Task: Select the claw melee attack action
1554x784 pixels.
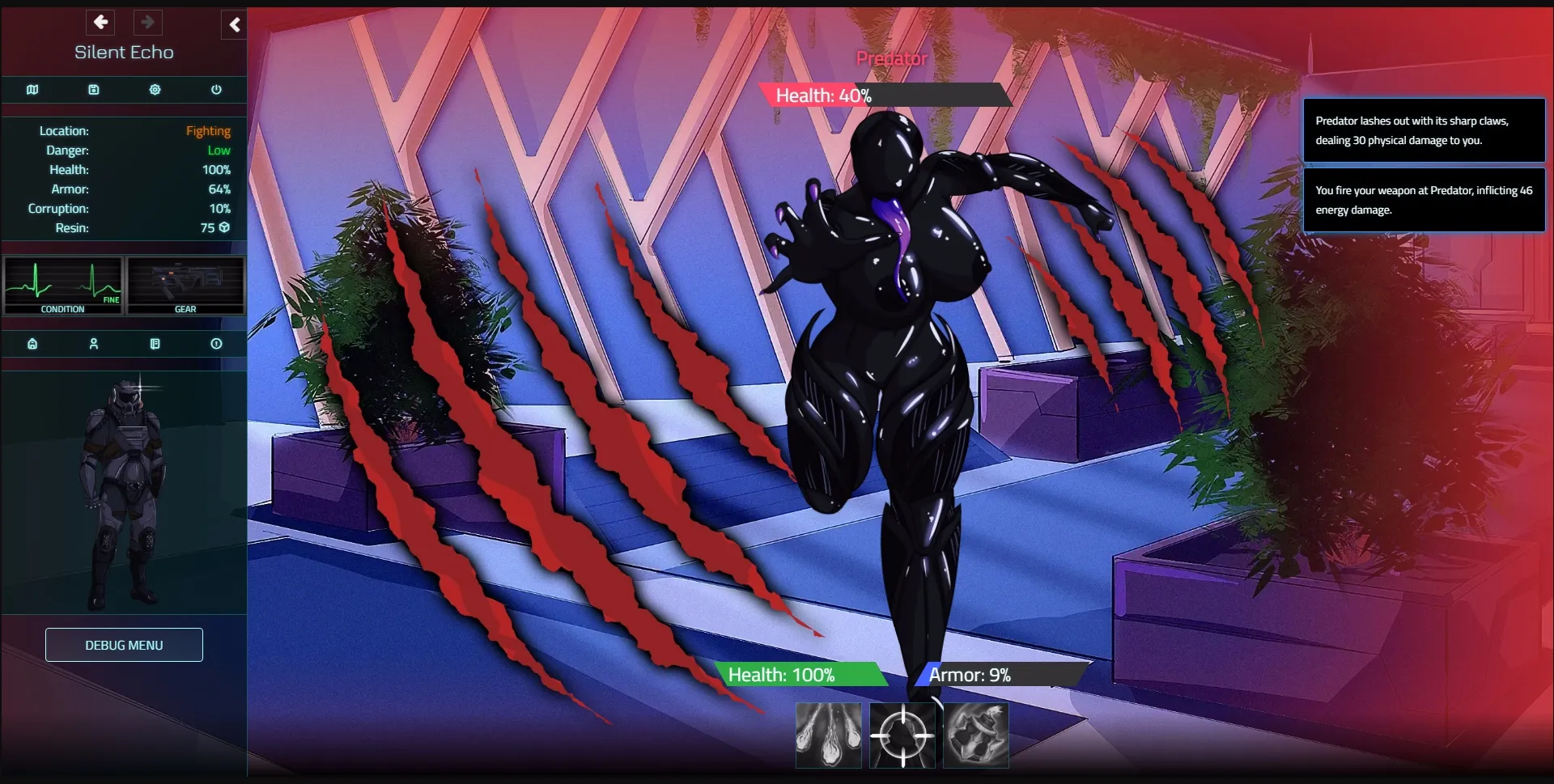Action: [828, 735]
